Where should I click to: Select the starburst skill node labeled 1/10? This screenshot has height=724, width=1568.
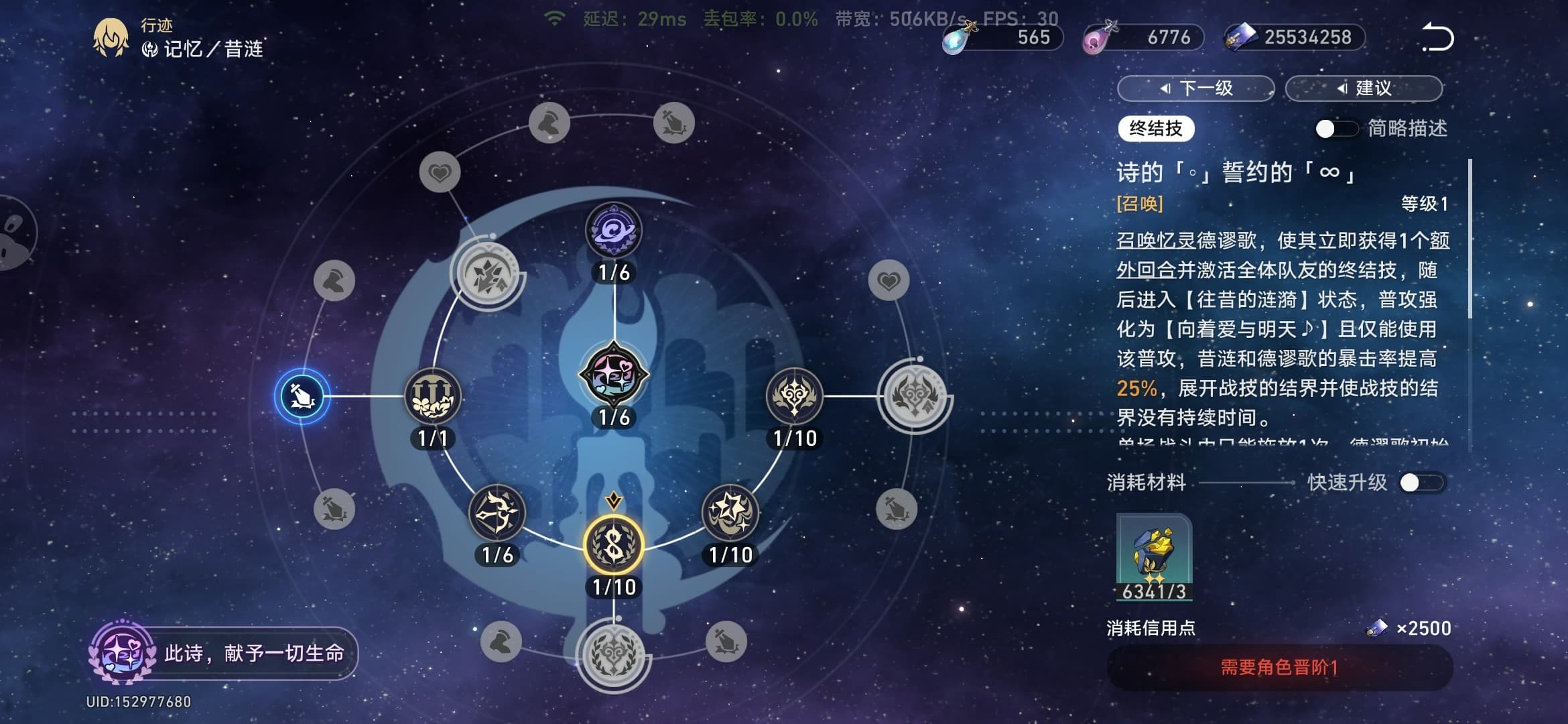730,514
